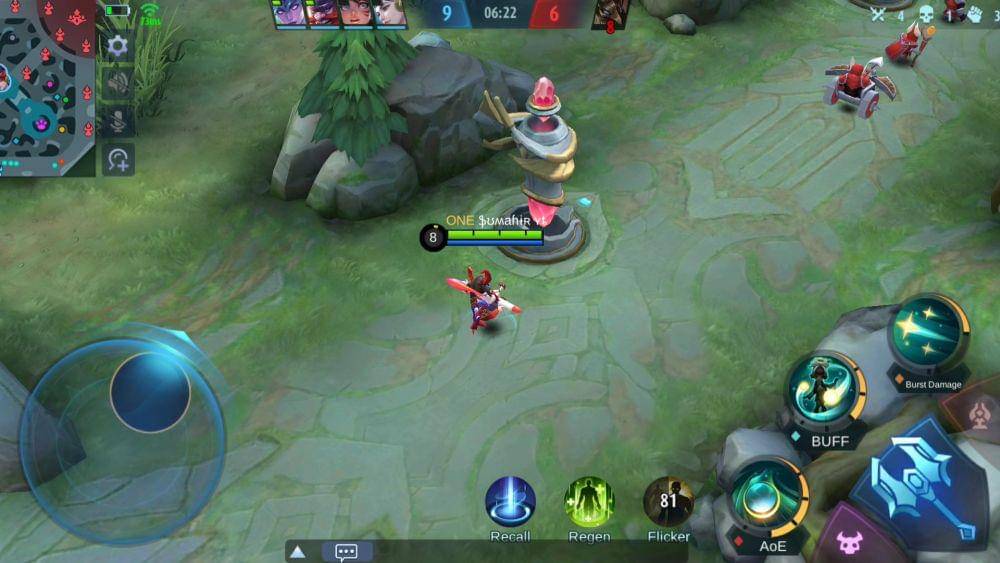The width and height of the screenshot is (1000, 563).
Task: Toggle the muted speaker icon
Action: (x=117, y=84)
